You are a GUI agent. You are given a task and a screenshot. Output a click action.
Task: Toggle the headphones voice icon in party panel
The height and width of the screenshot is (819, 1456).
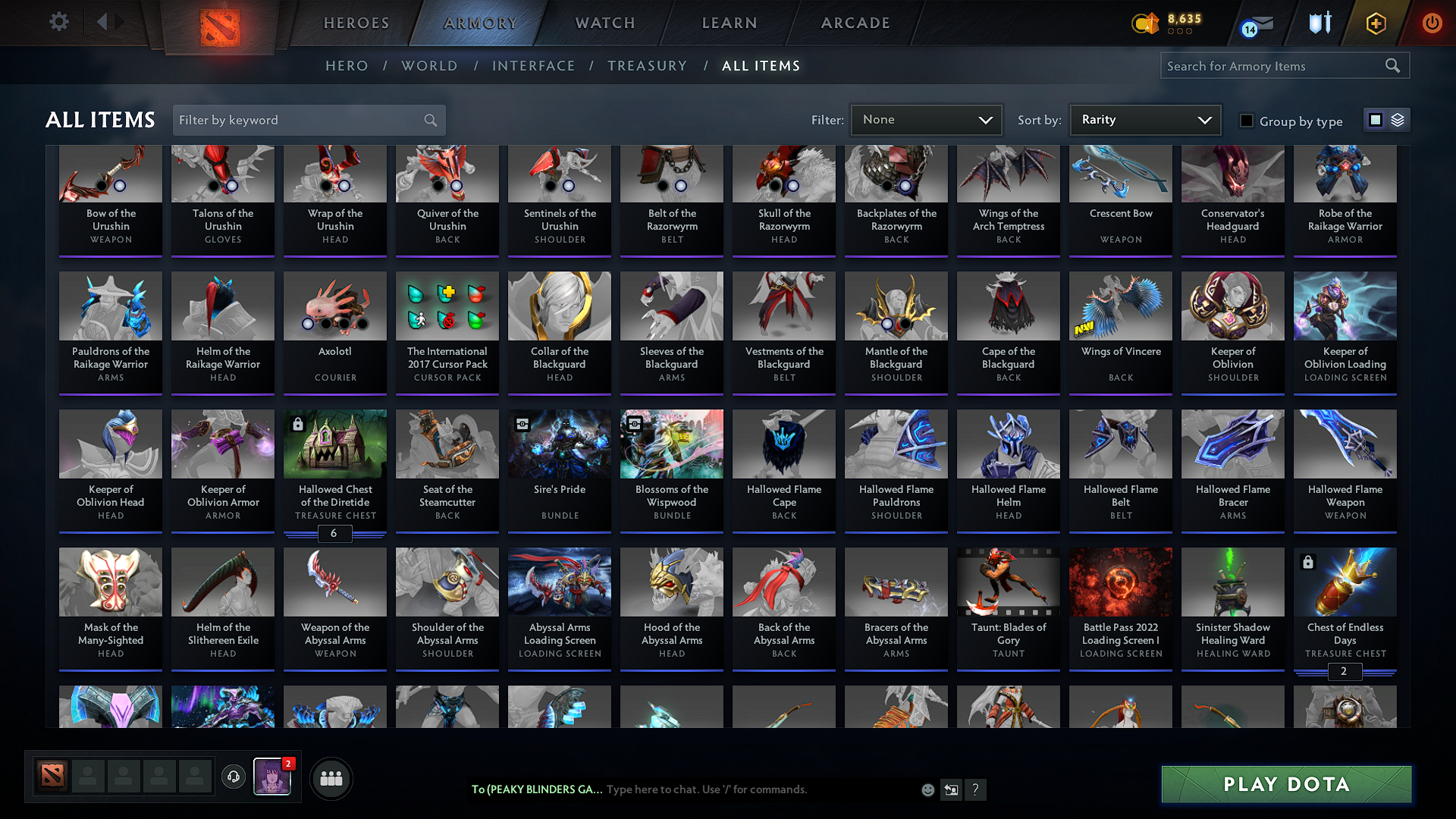pos(233,778)
